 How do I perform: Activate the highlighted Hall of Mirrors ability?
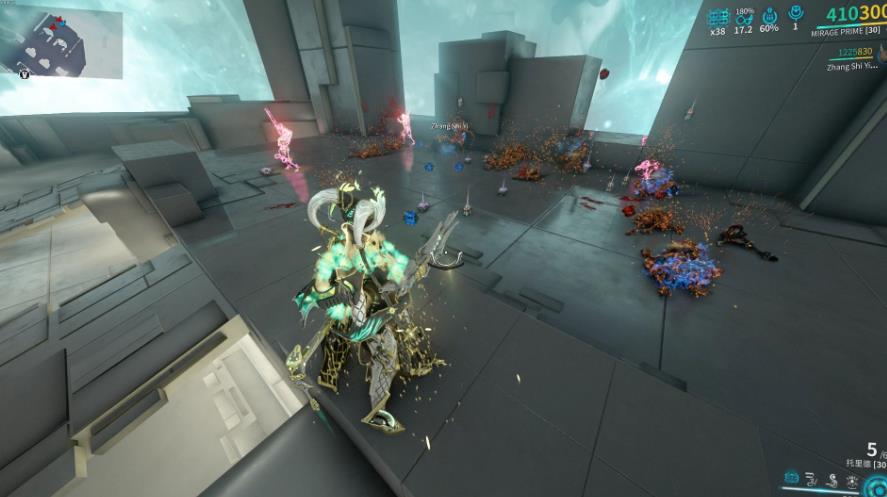[x=792, y=478]
